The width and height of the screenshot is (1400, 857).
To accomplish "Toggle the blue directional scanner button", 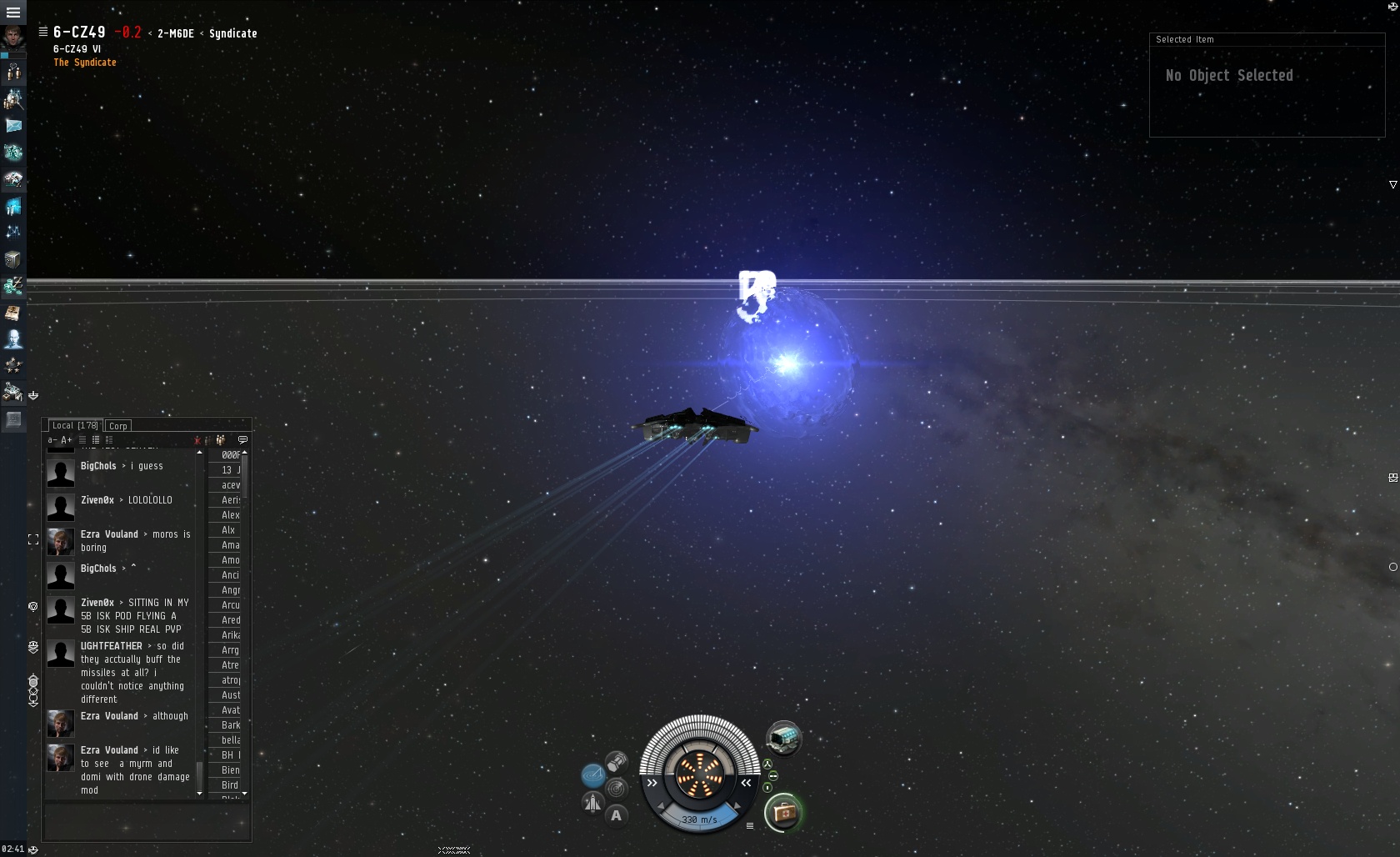I will 592,776.
